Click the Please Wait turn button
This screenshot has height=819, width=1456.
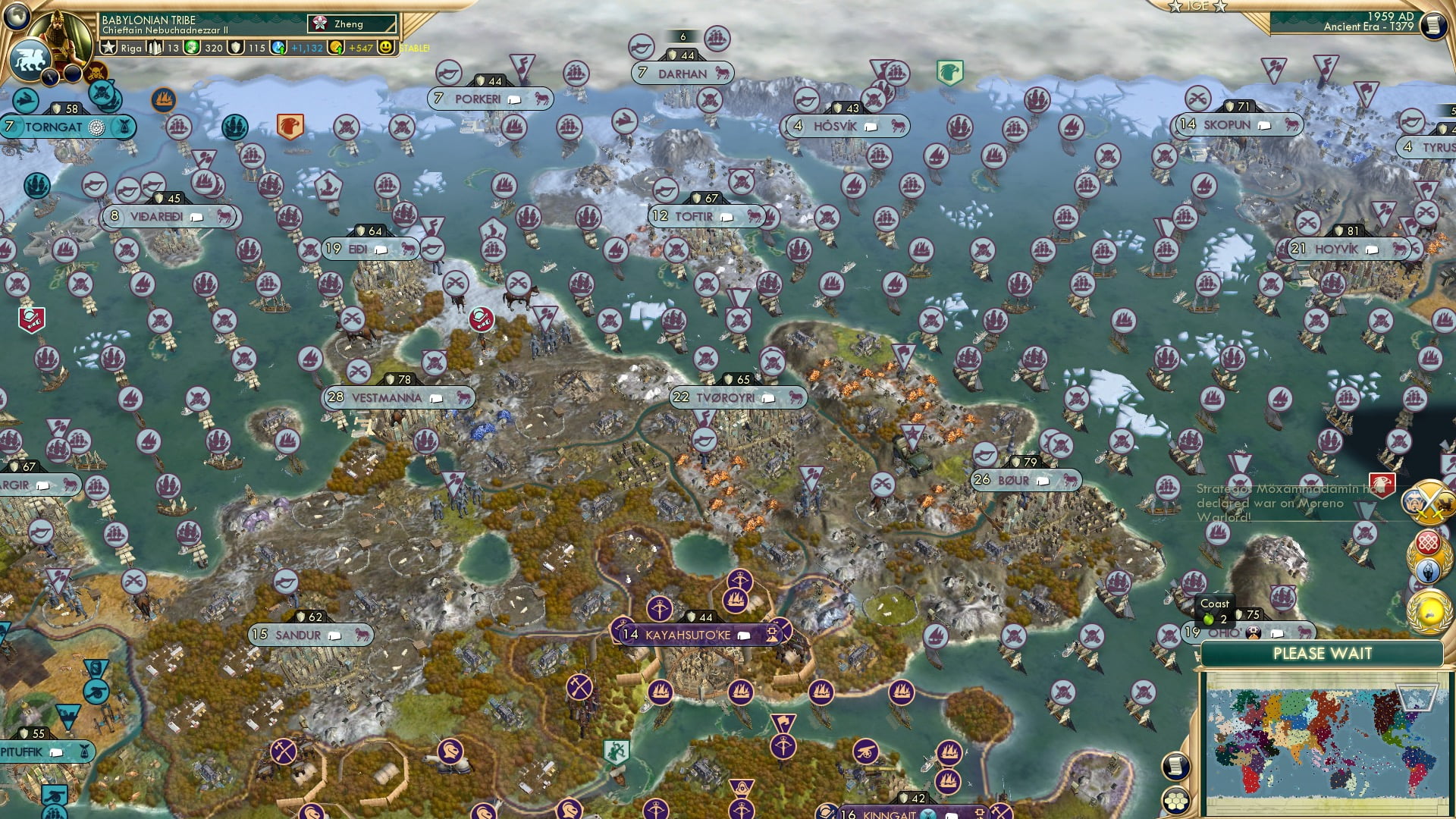coord(1322,654)
